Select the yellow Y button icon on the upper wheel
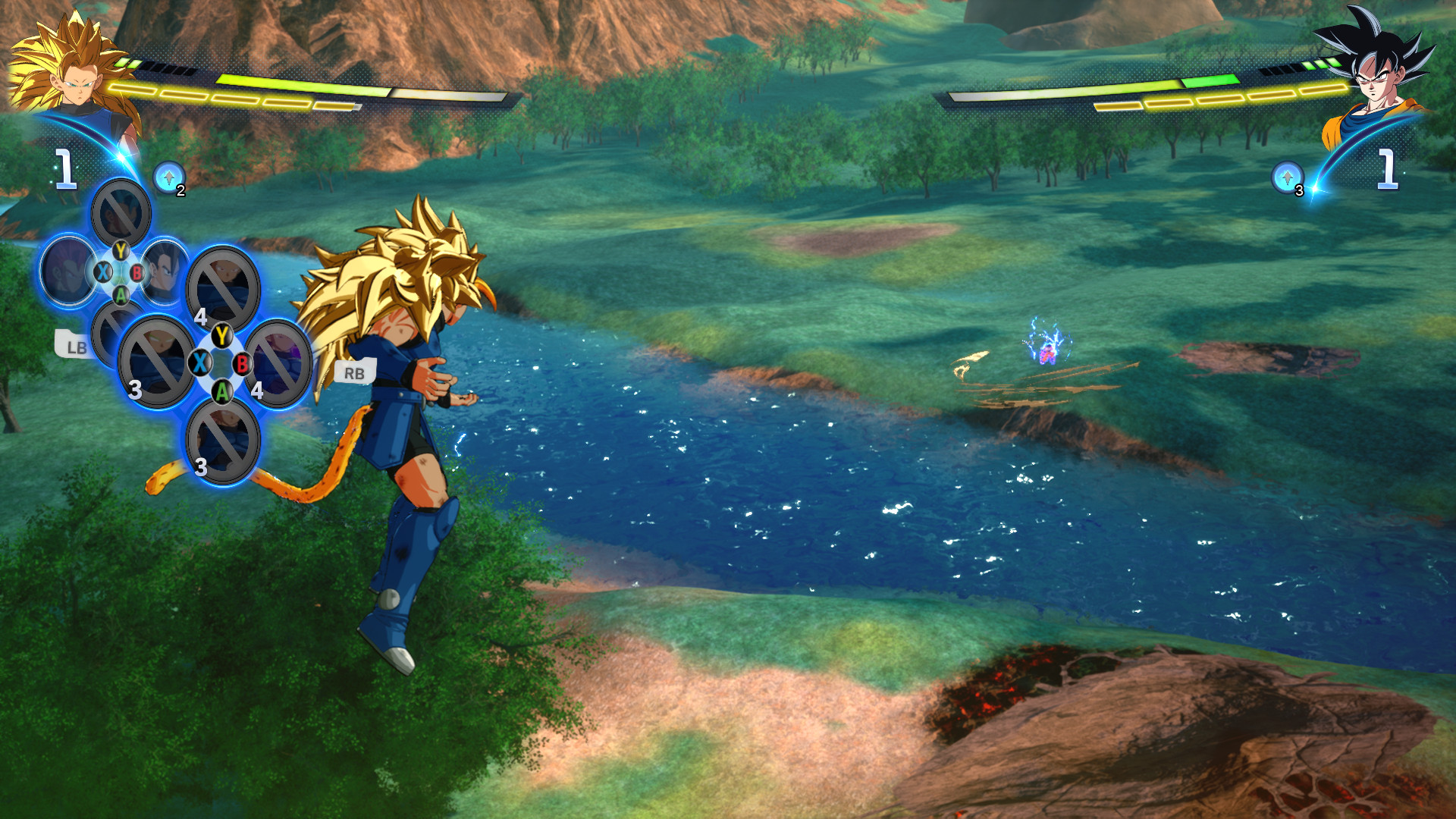 click(120, 250)
